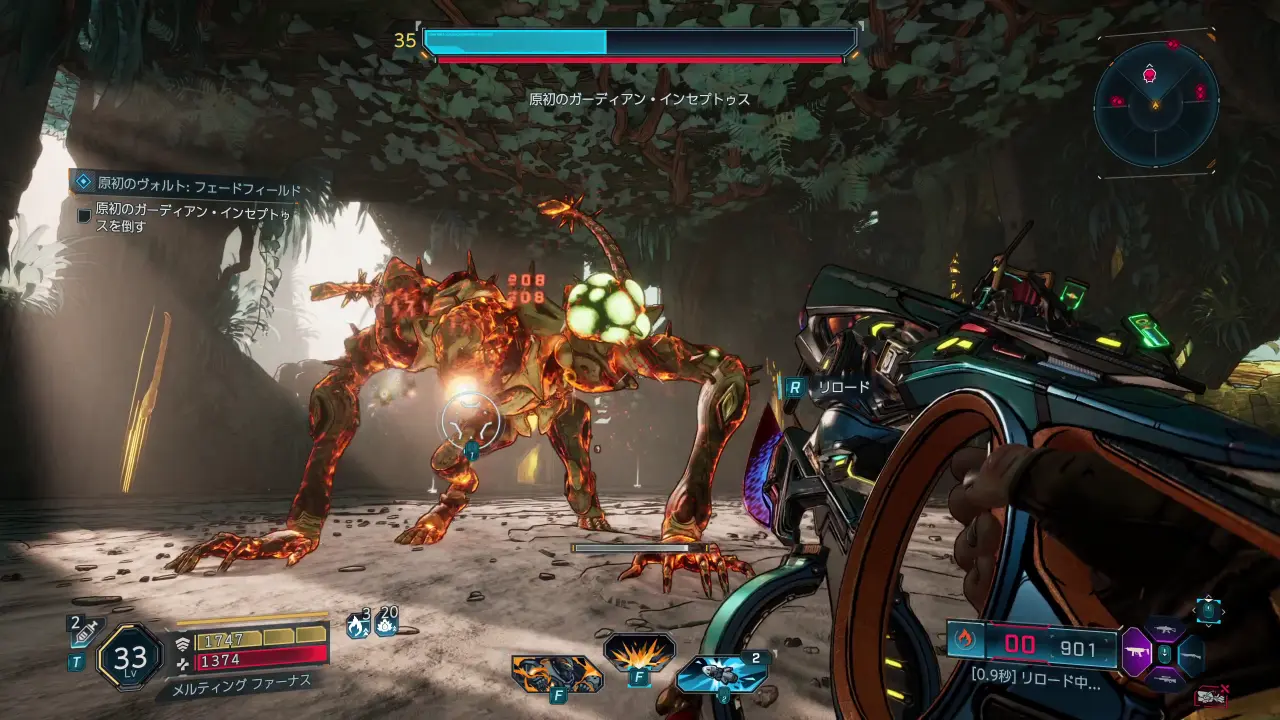Screen dimensions: 1280x720
Task: Select the Primordial Vault: Fadefields quest title
Action: [198, 186]
